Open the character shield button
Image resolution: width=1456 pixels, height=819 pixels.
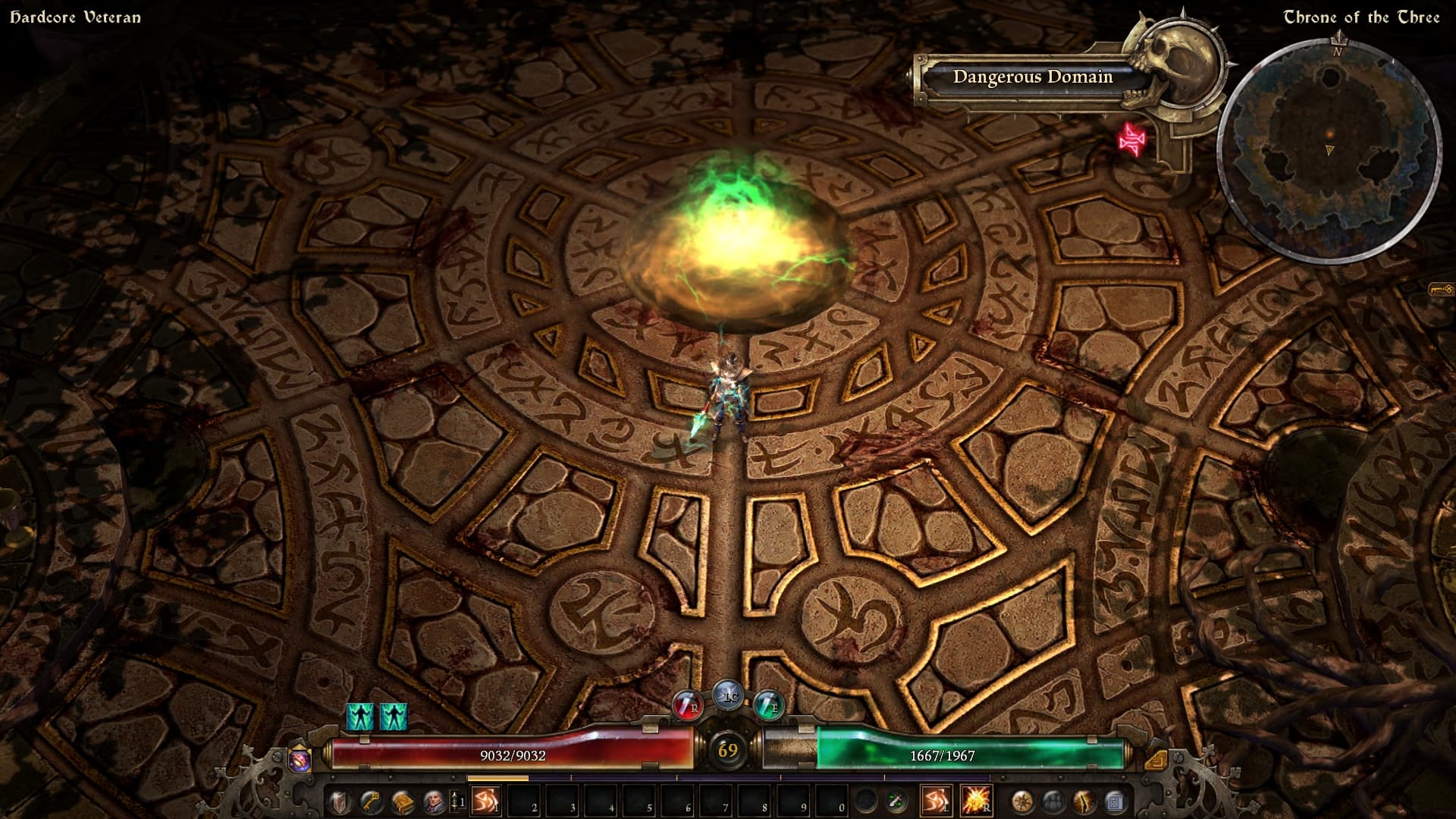point(339,801)
